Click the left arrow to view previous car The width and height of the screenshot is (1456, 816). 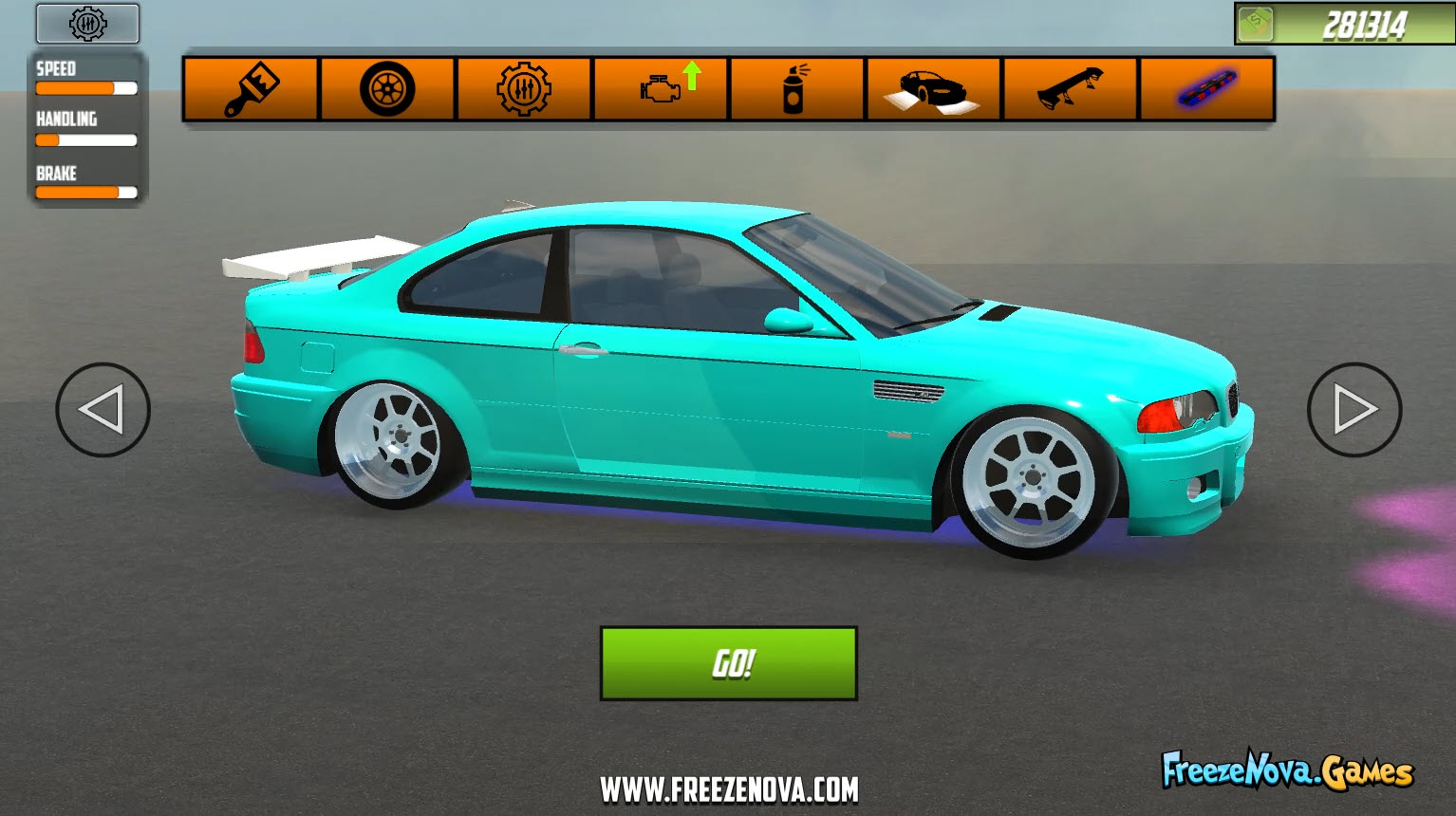click(x=103, y=410)
